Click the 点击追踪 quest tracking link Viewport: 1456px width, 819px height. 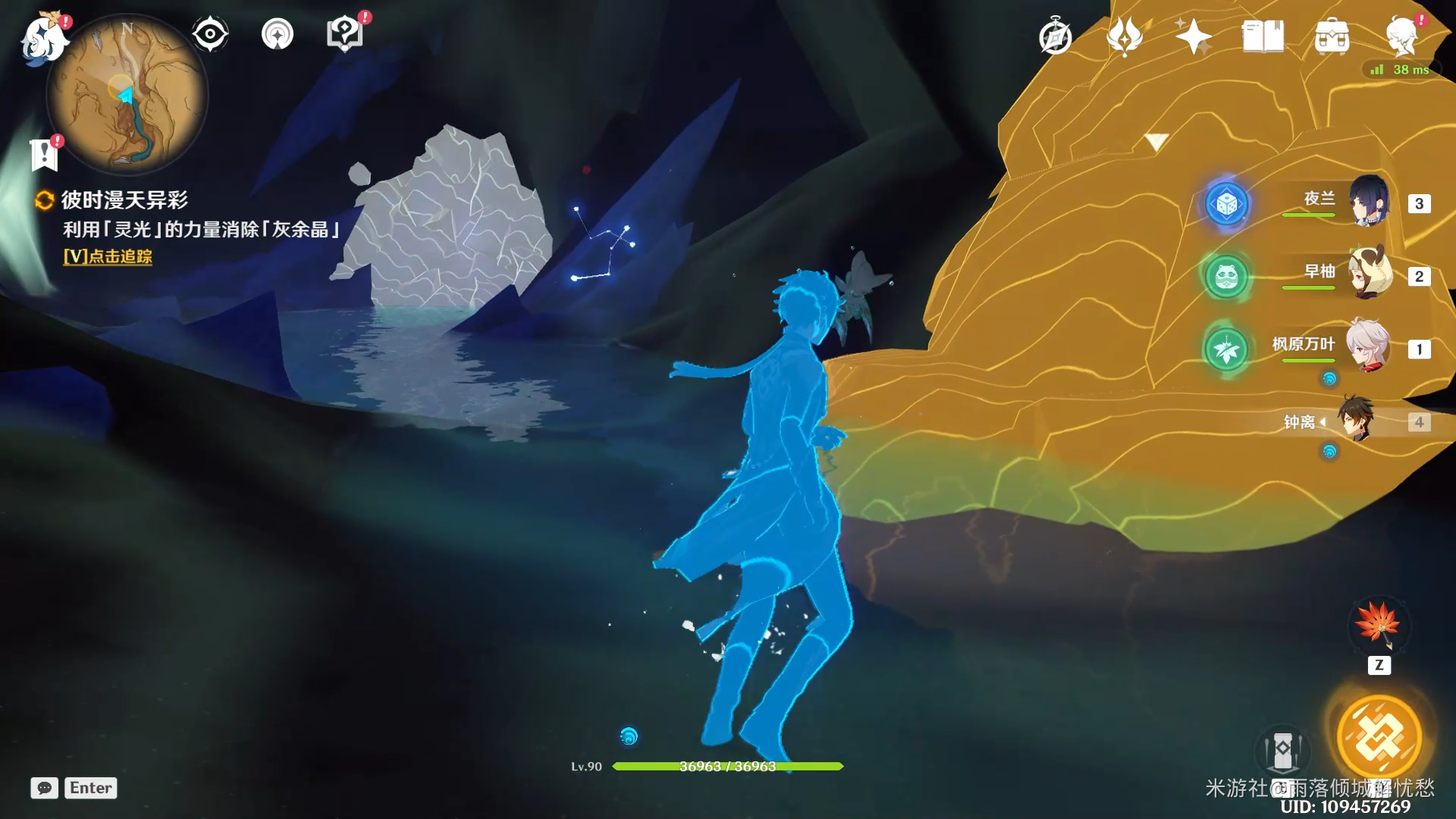[108, 256]
